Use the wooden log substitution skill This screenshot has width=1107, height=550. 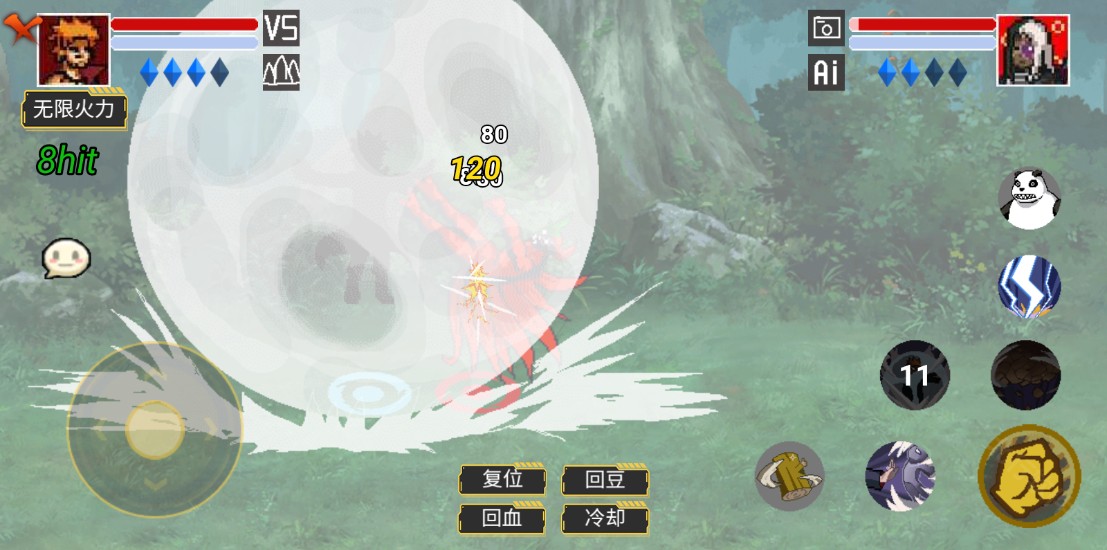pos(789,477)
